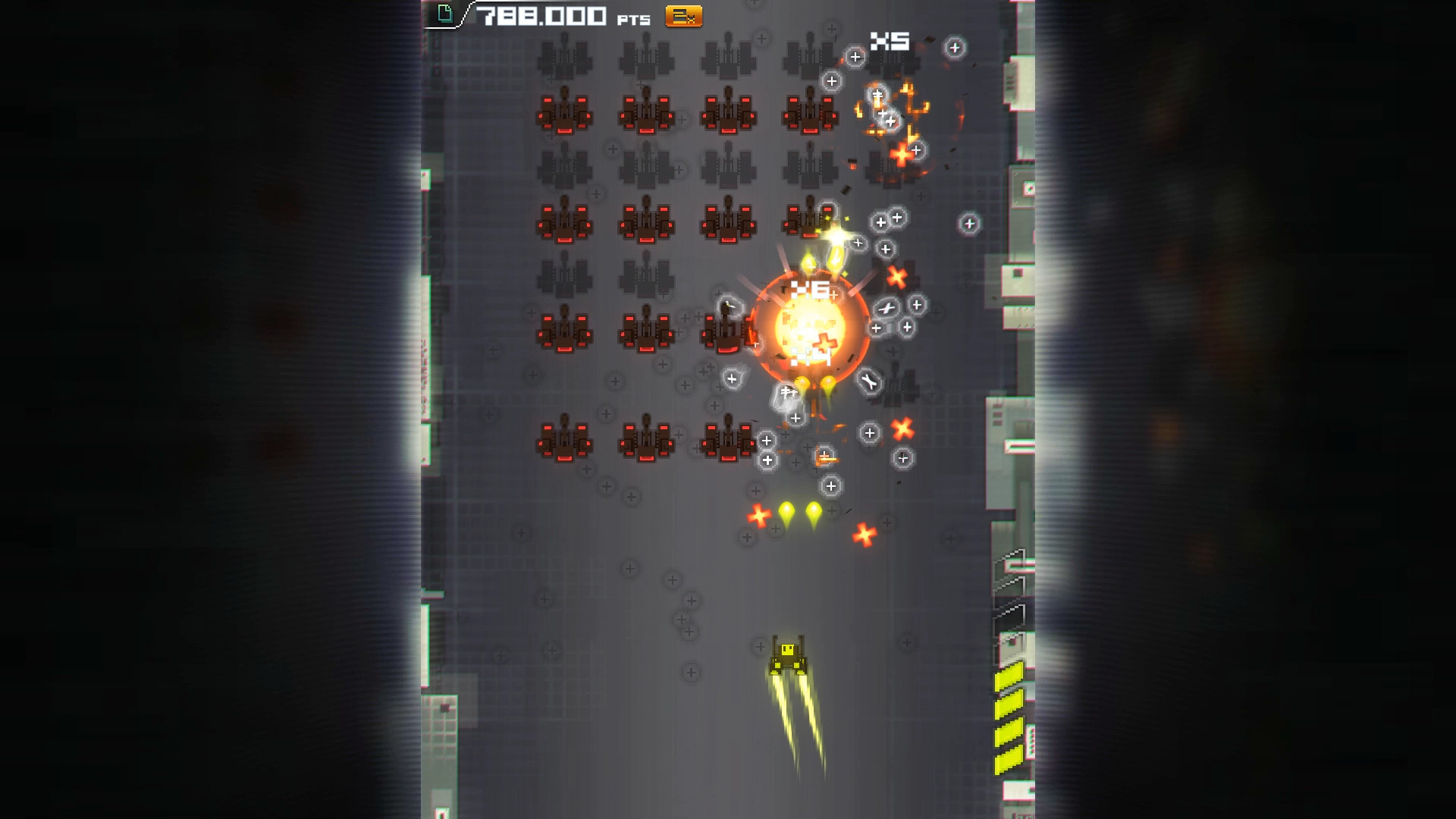Viewport: 1456px width, 819px height.
Task: Click the page icon beside the score
Action: tap(446, 13)
